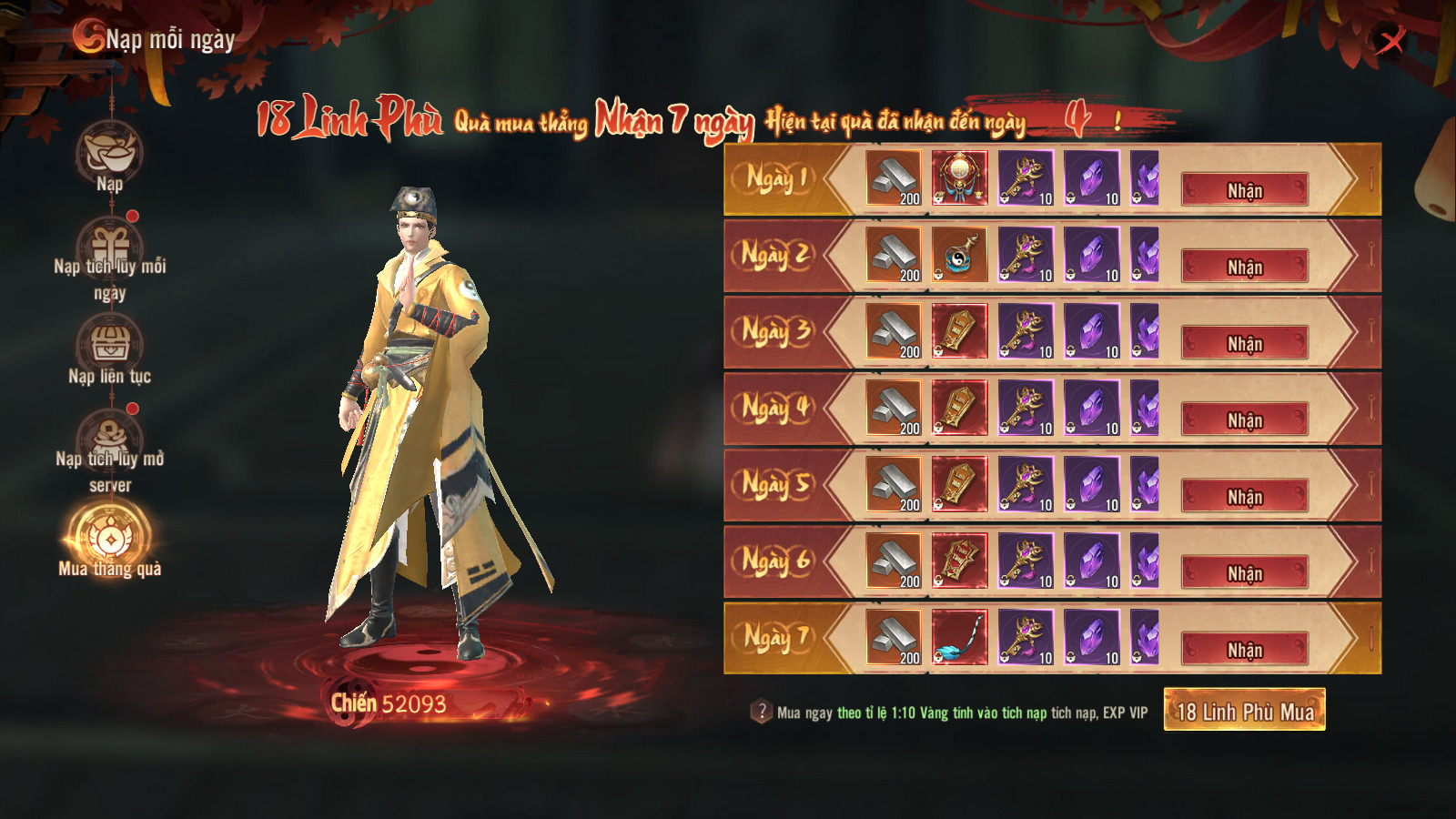
Task: Claim the Ngày 5 reward with Nhận
Action: (x=1244, y=496)
